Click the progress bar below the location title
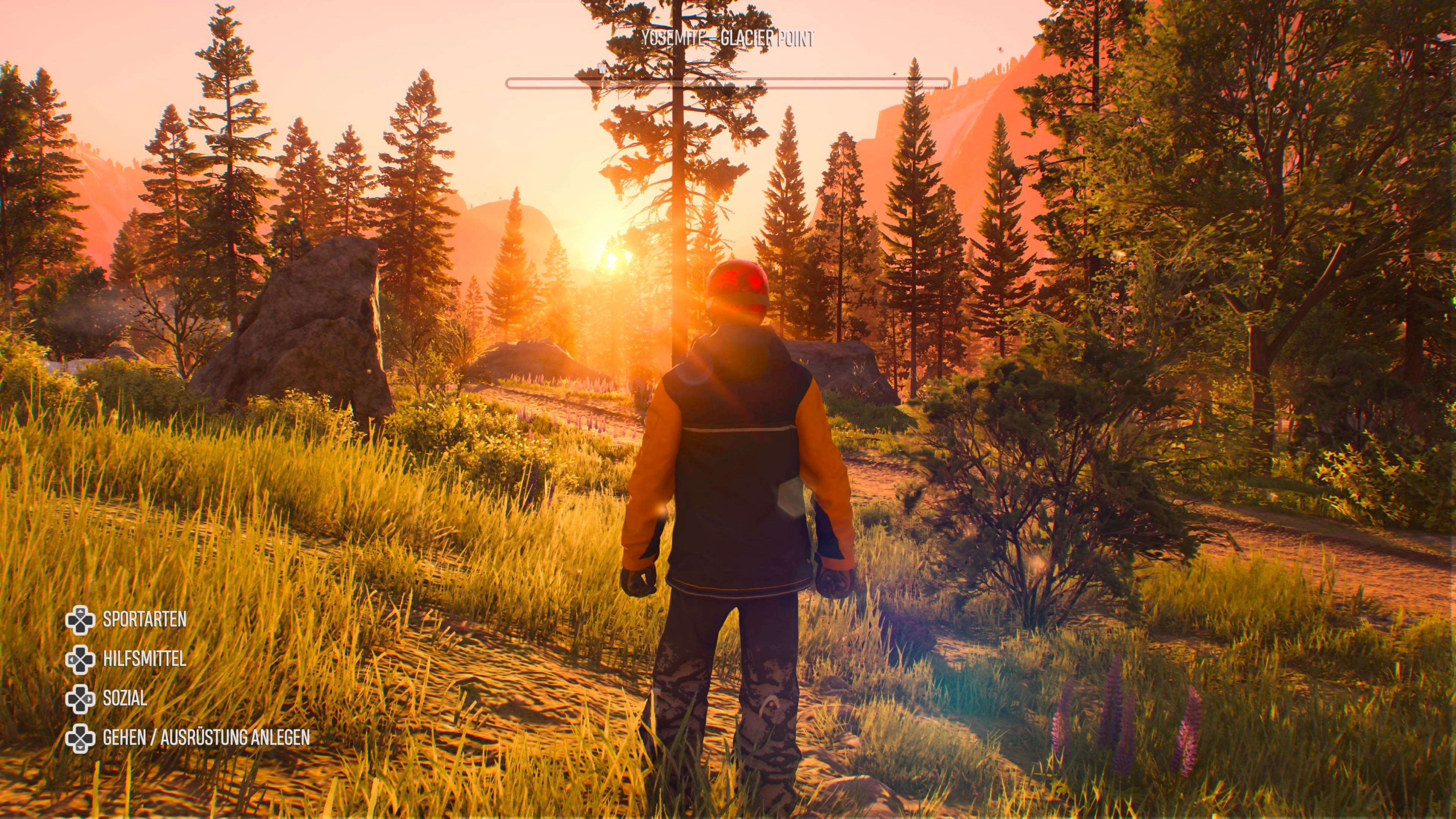This screenshot has width=1456, height=819. click(x=728, y=83)
